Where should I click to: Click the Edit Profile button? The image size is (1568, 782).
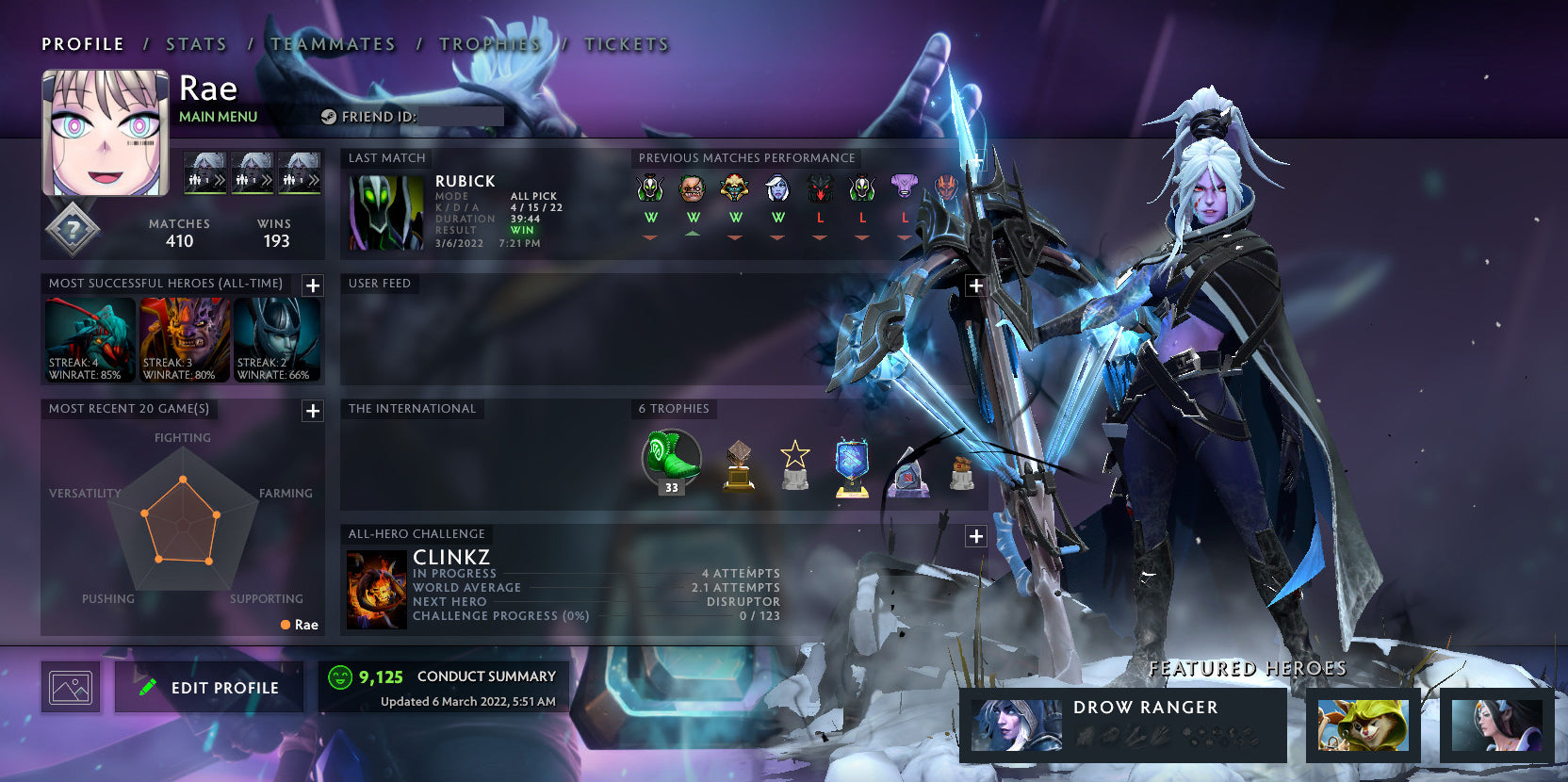pyautogui.click(x=208, y=687)
